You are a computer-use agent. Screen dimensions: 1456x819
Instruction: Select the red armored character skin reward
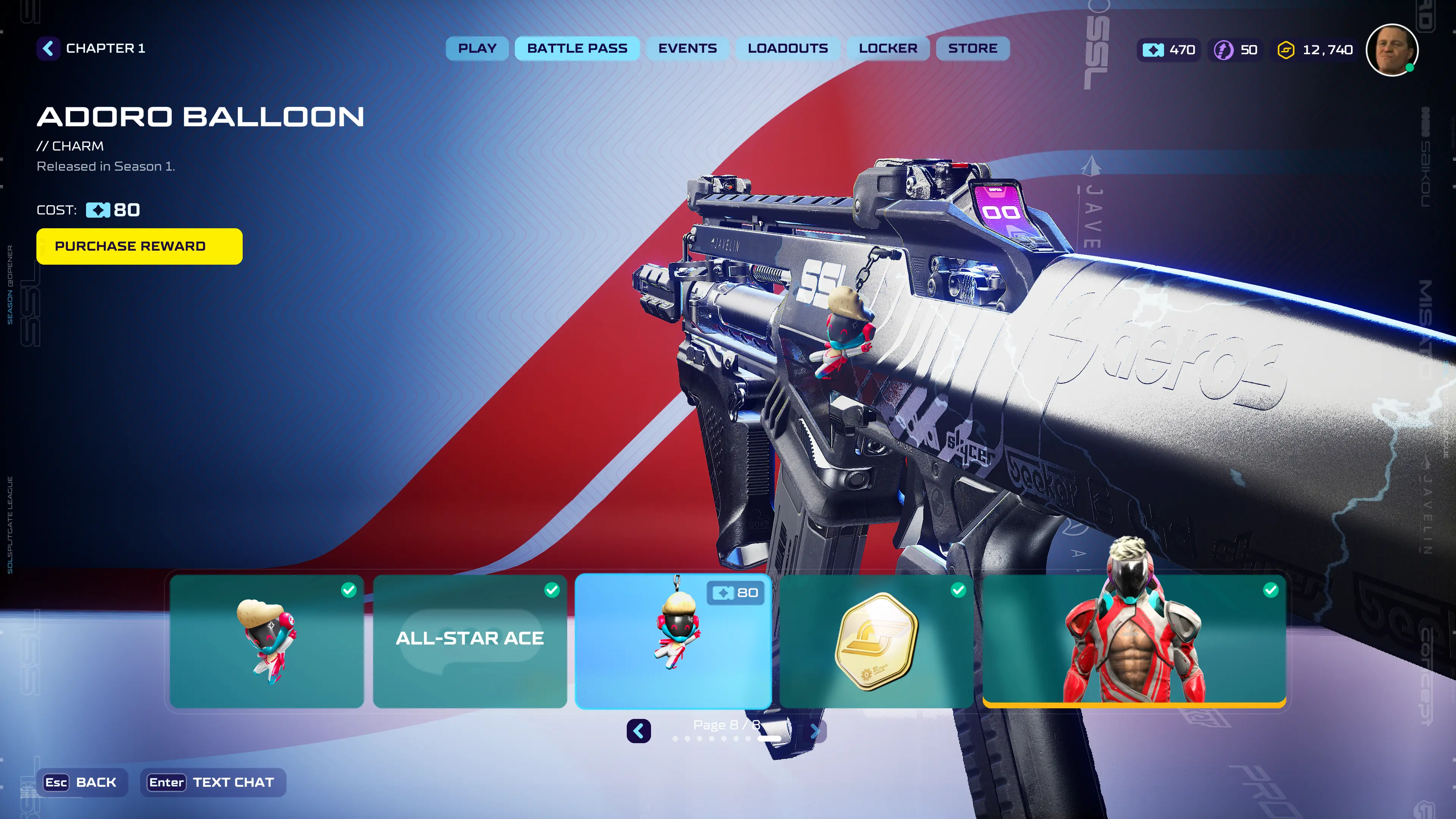(1134, 641)
